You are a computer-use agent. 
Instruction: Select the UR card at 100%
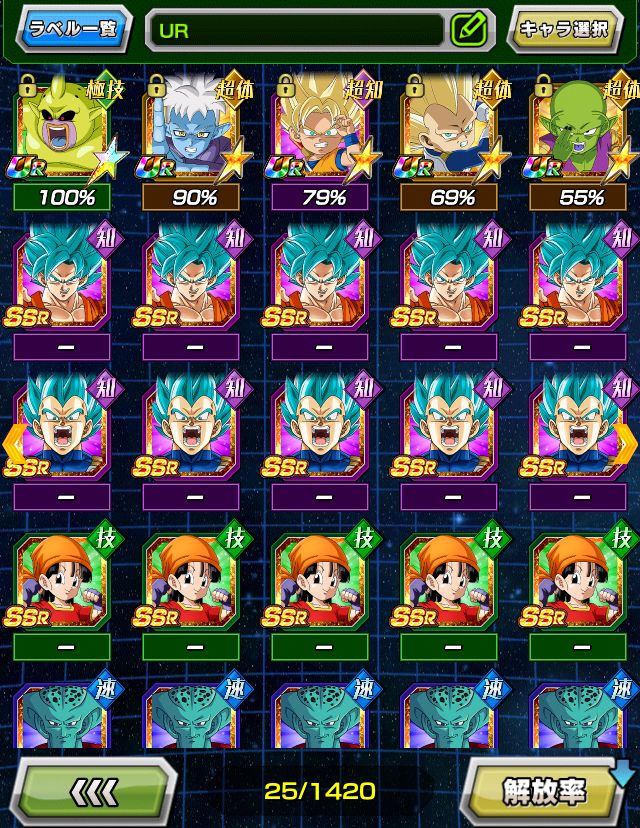pyautogui.click(x=70, y=131)
